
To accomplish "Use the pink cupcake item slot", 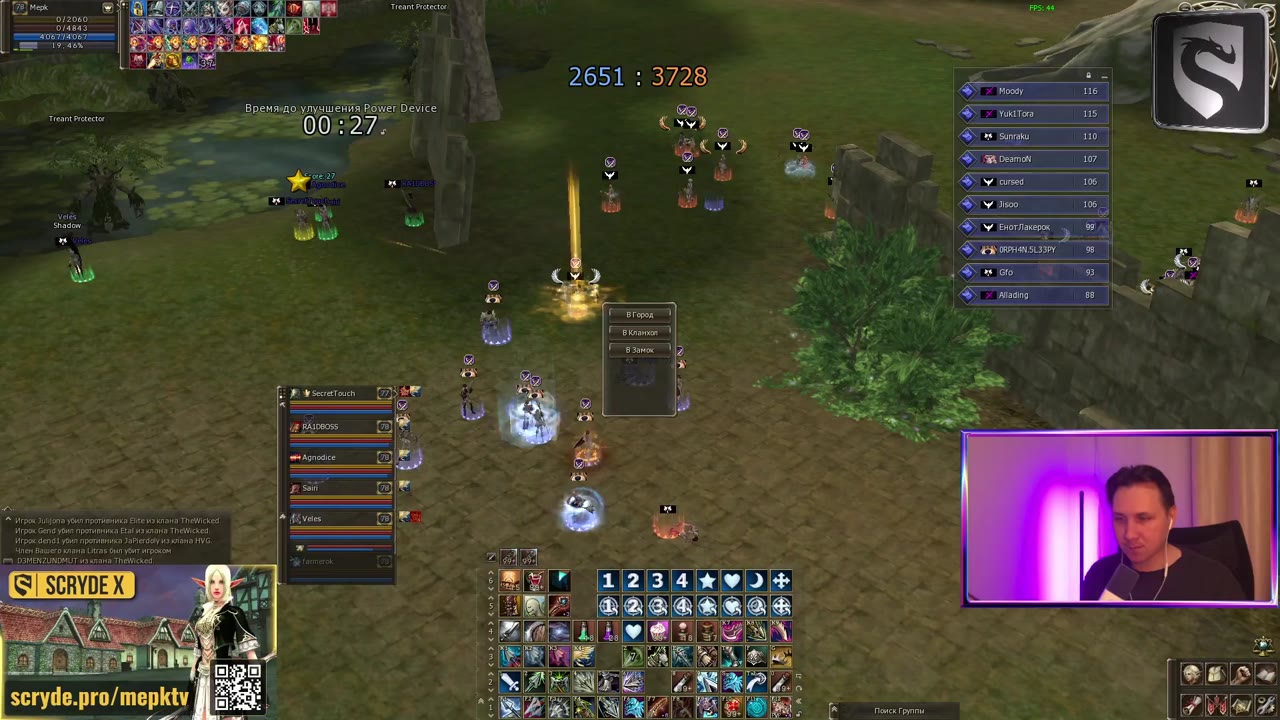I will click(x=658, y=631).
